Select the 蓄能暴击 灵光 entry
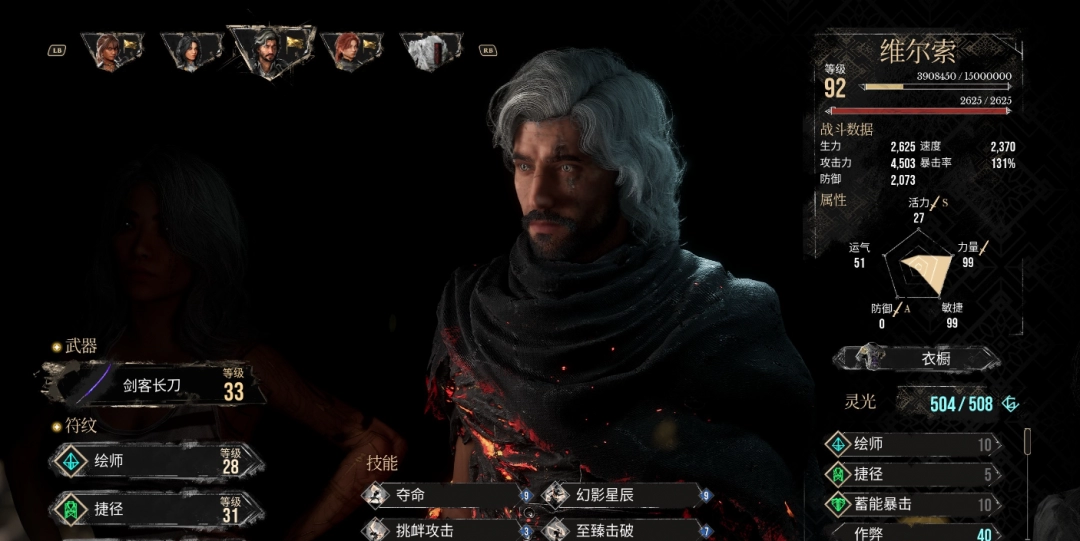1080x541 pixels. (912, 504)
